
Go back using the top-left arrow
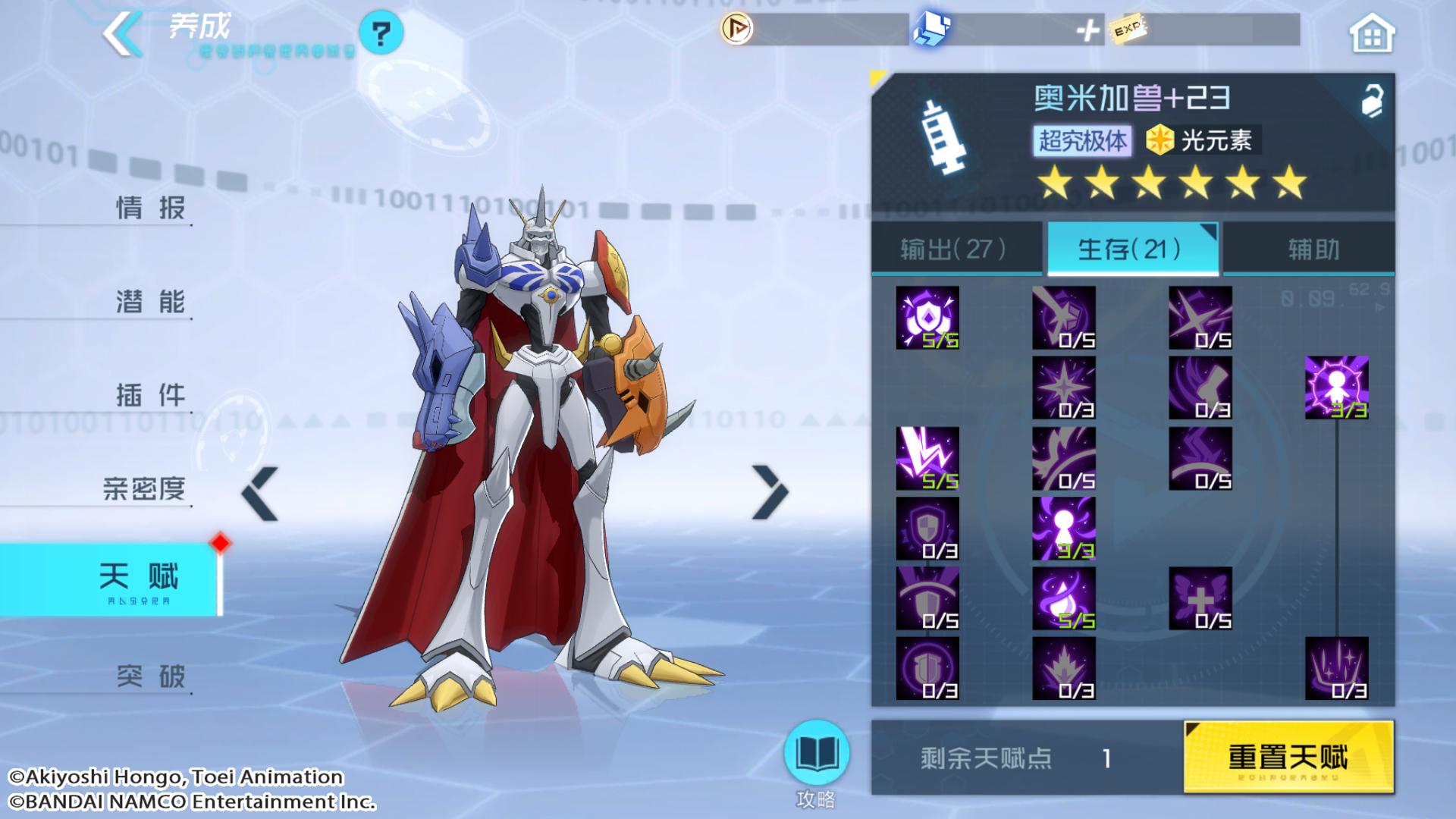click(123, 34)
